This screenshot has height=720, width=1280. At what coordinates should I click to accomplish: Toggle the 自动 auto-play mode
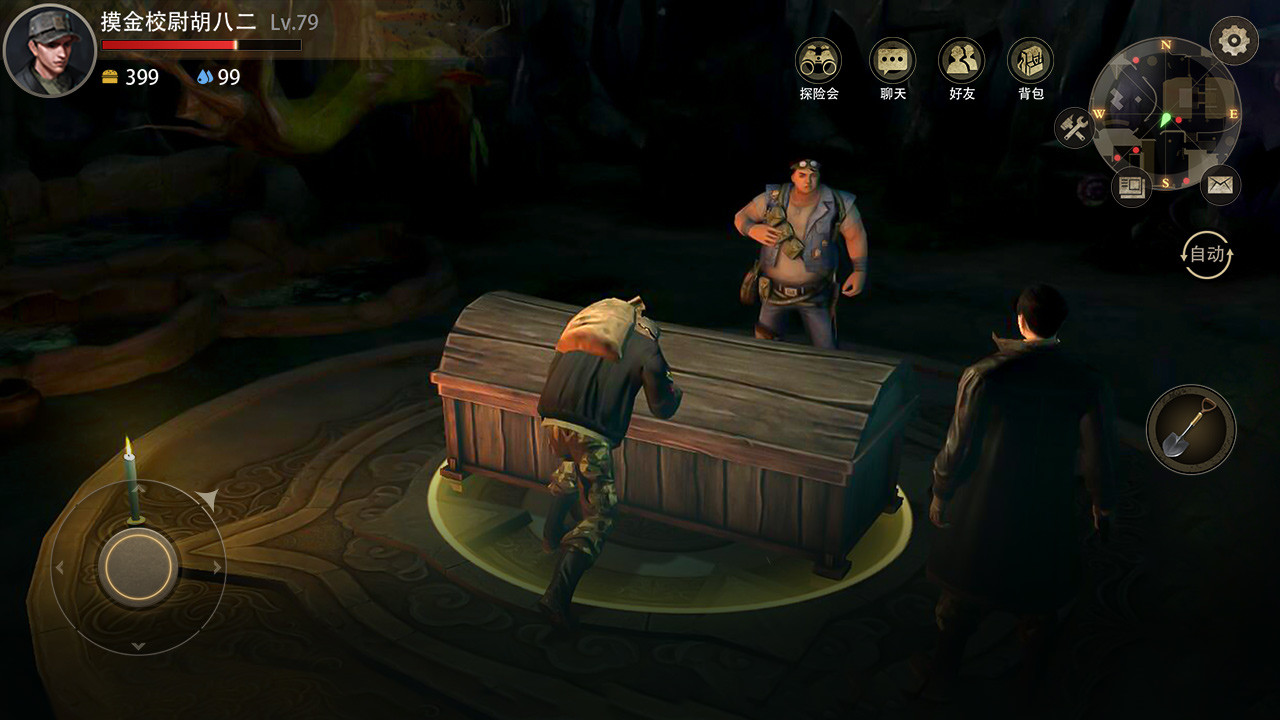click(x=1207, y=253)
